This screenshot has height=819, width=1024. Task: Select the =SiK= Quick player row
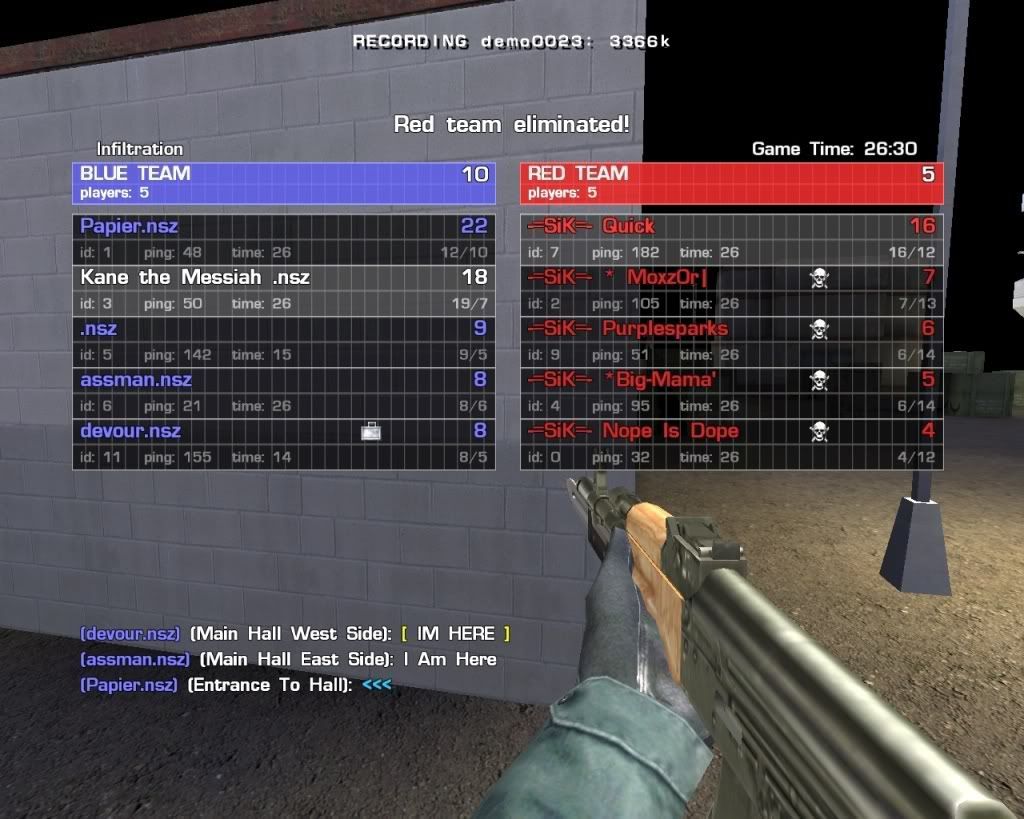click(x=730, y=238)
